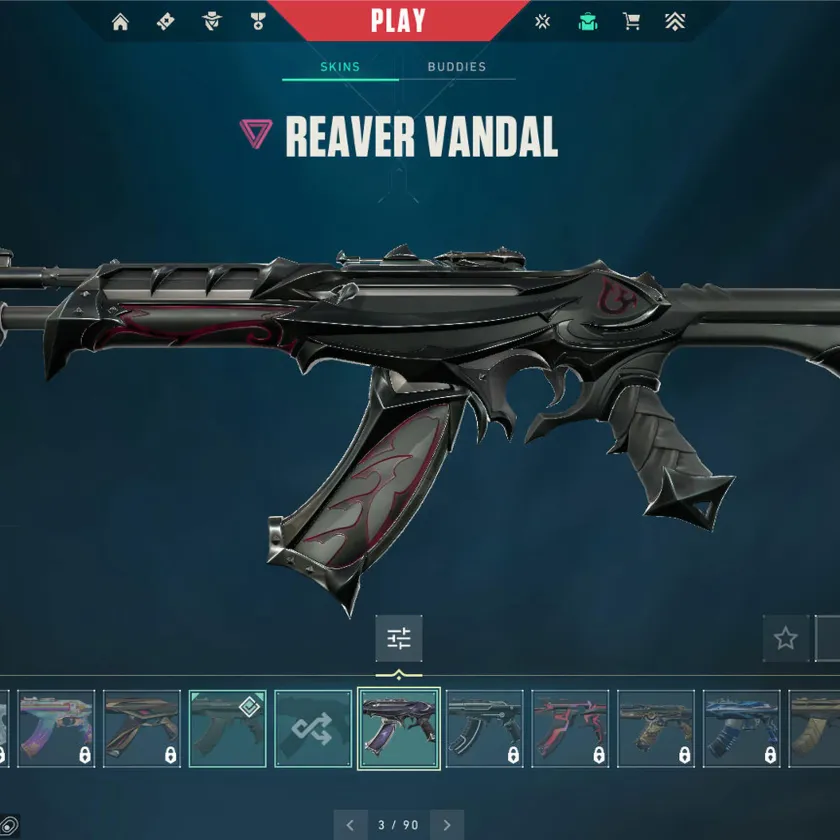Open the Career medal icon
The width and height of the screenshot is (840, 840).
coord(256,22)
